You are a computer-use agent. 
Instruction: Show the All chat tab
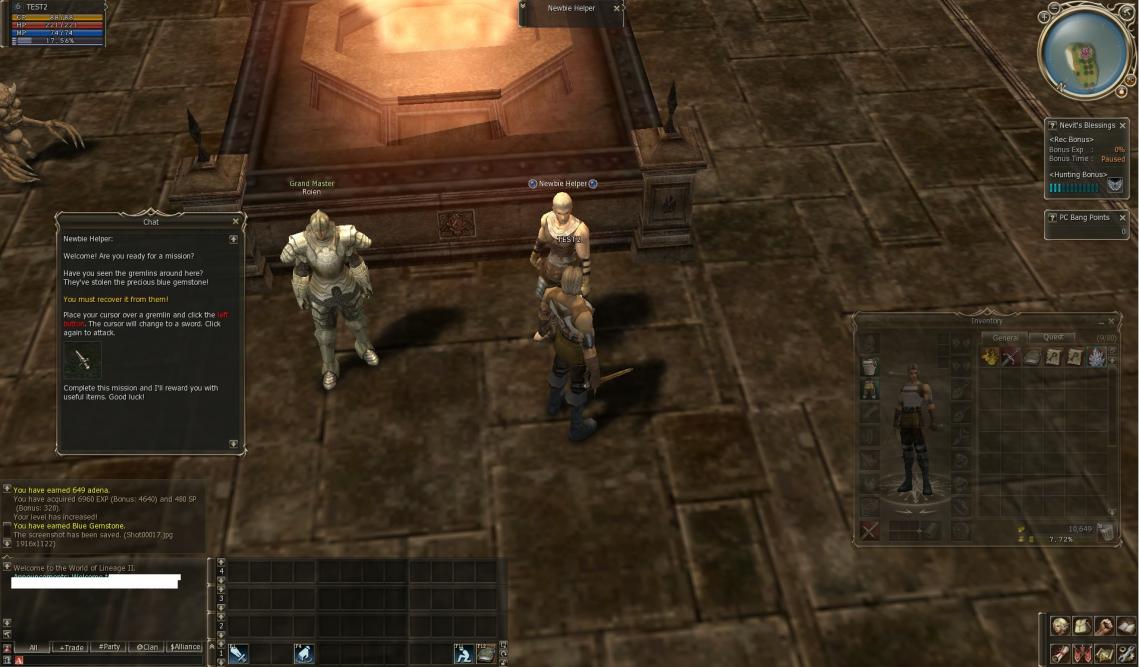pyautogui.click(x=33, y=647)
